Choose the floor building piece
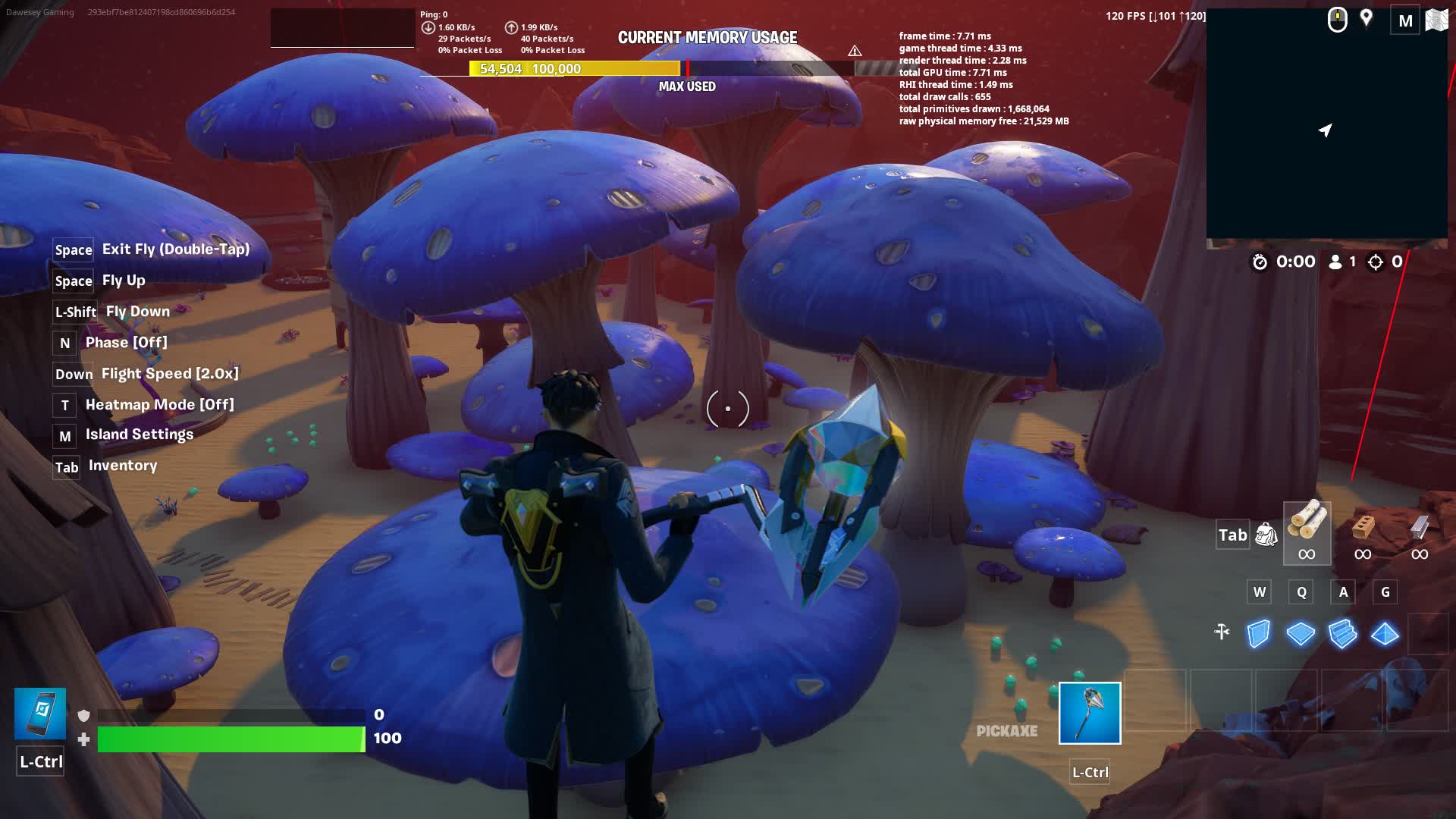Viewport: 1456px width, 819px height. [1301, 634]
